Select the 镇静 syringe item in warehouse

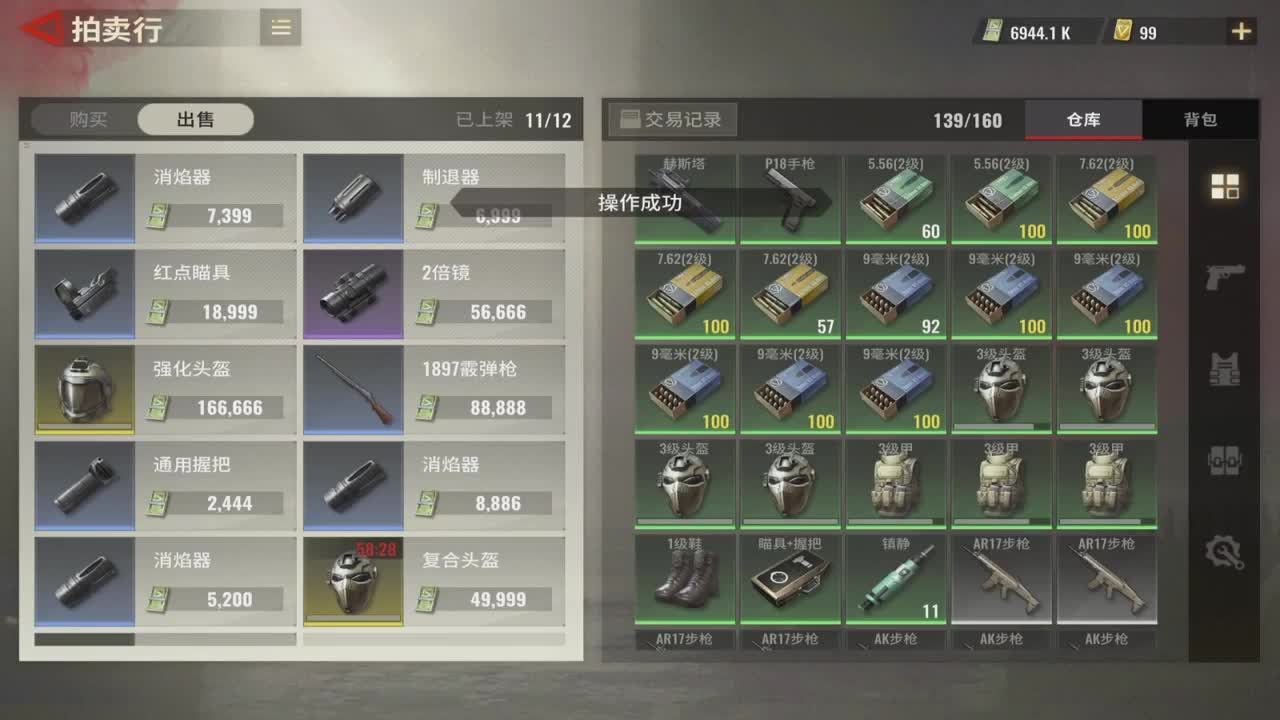tap(896, 580)
